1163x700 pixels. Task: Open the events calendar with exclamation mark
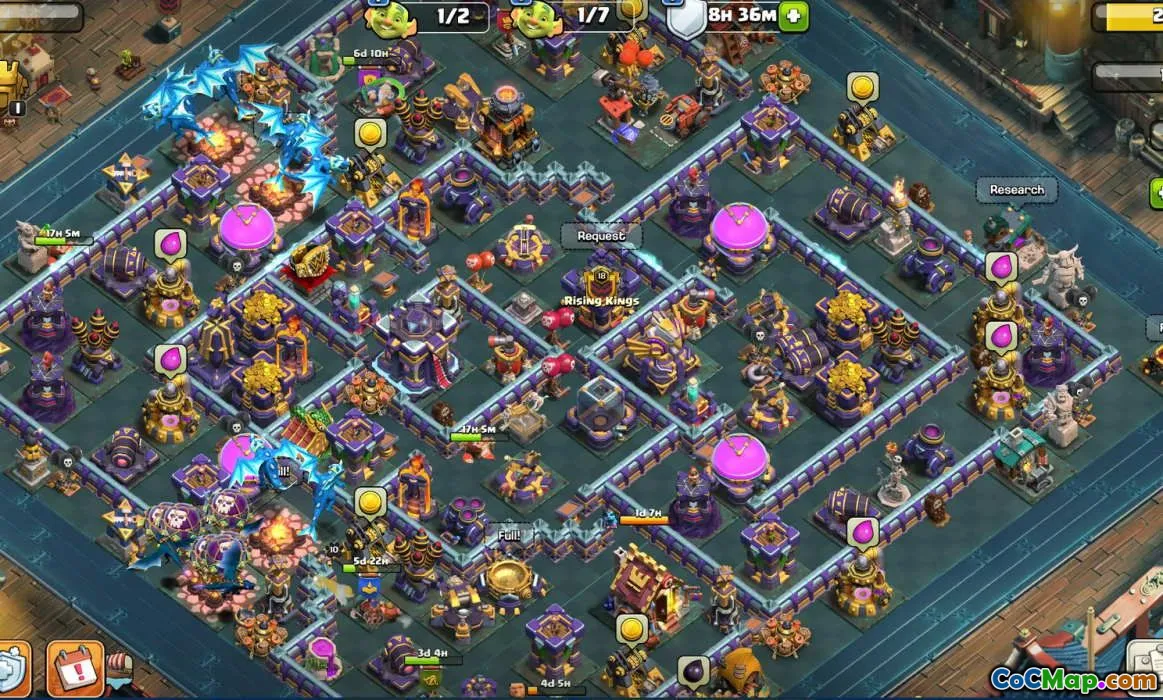75,668
